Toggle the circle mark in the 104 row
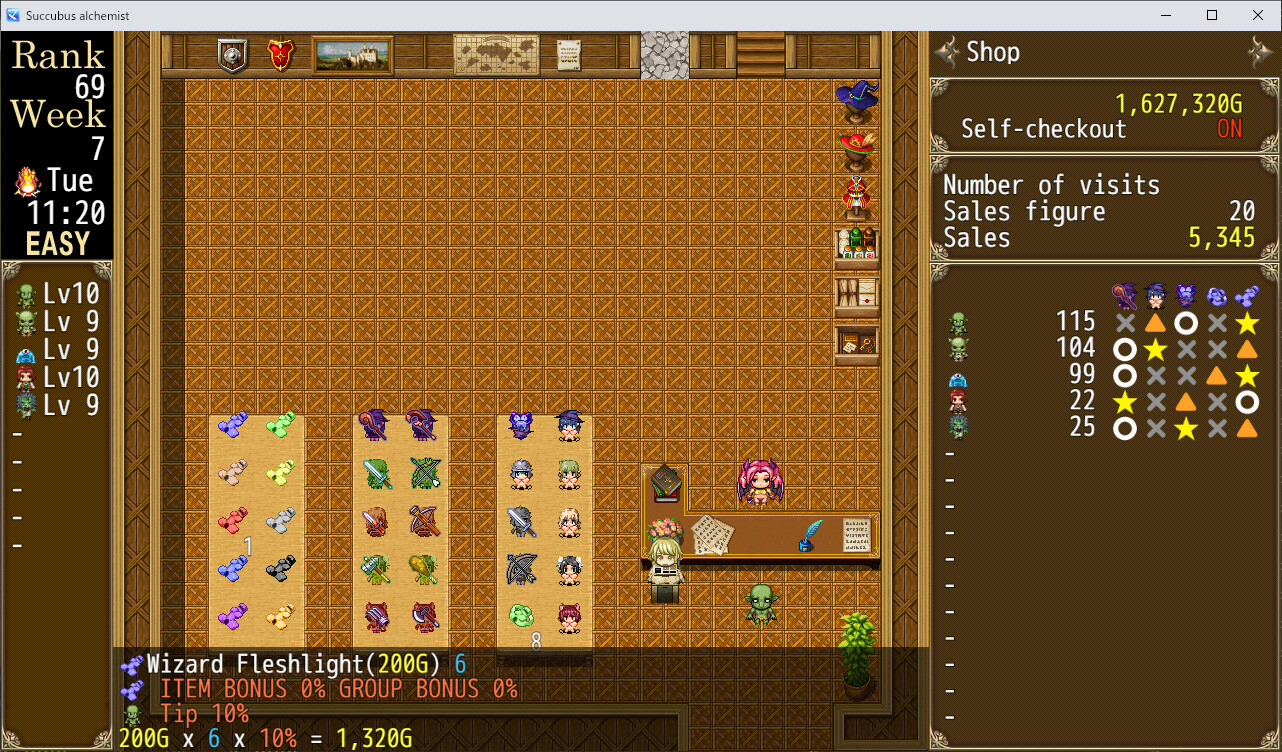This screenshot has height=752, width=1282. [1124, 348]
